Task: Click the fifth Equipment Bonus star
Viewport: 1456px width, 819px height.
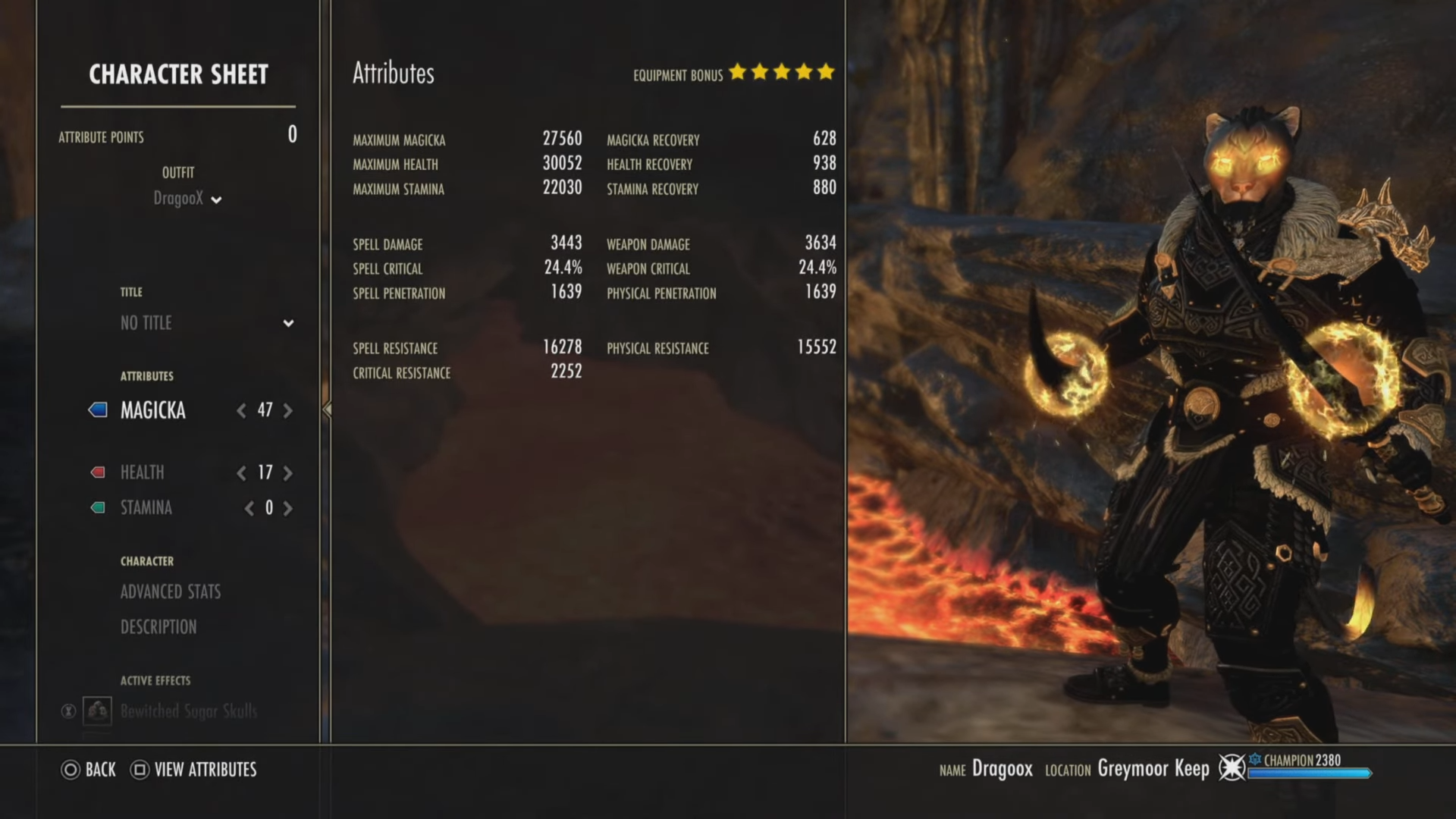Action: pos(826,73)
